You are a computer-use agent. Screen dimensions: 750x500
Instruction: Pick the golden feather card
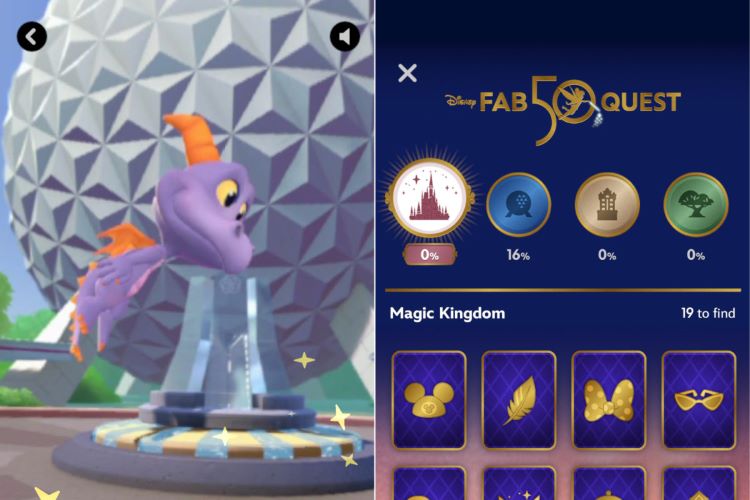[519, 399]
